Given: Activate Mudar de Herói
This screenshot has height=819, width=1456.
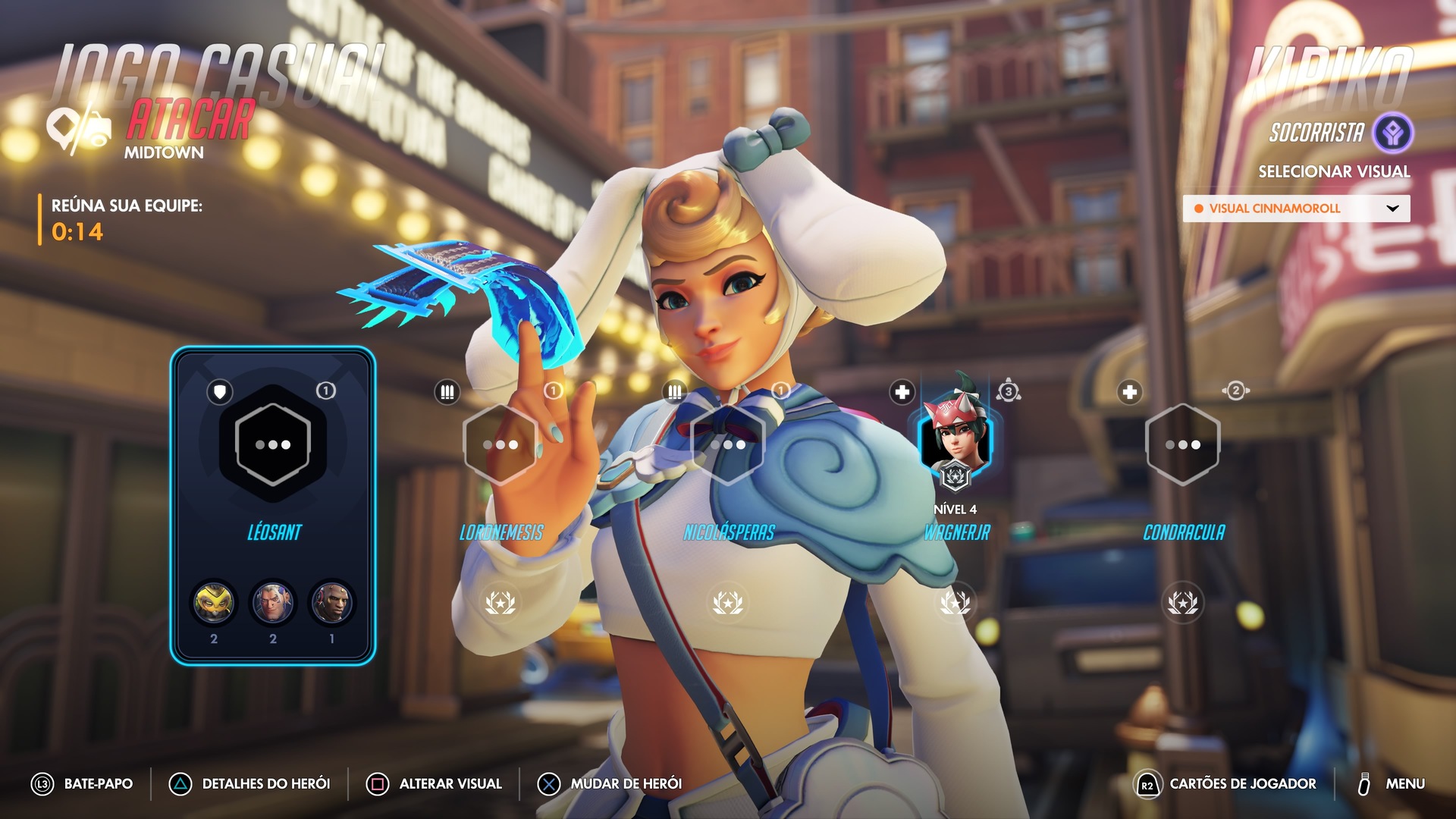Looking at the screenshot, I should [x=610, y=784].
